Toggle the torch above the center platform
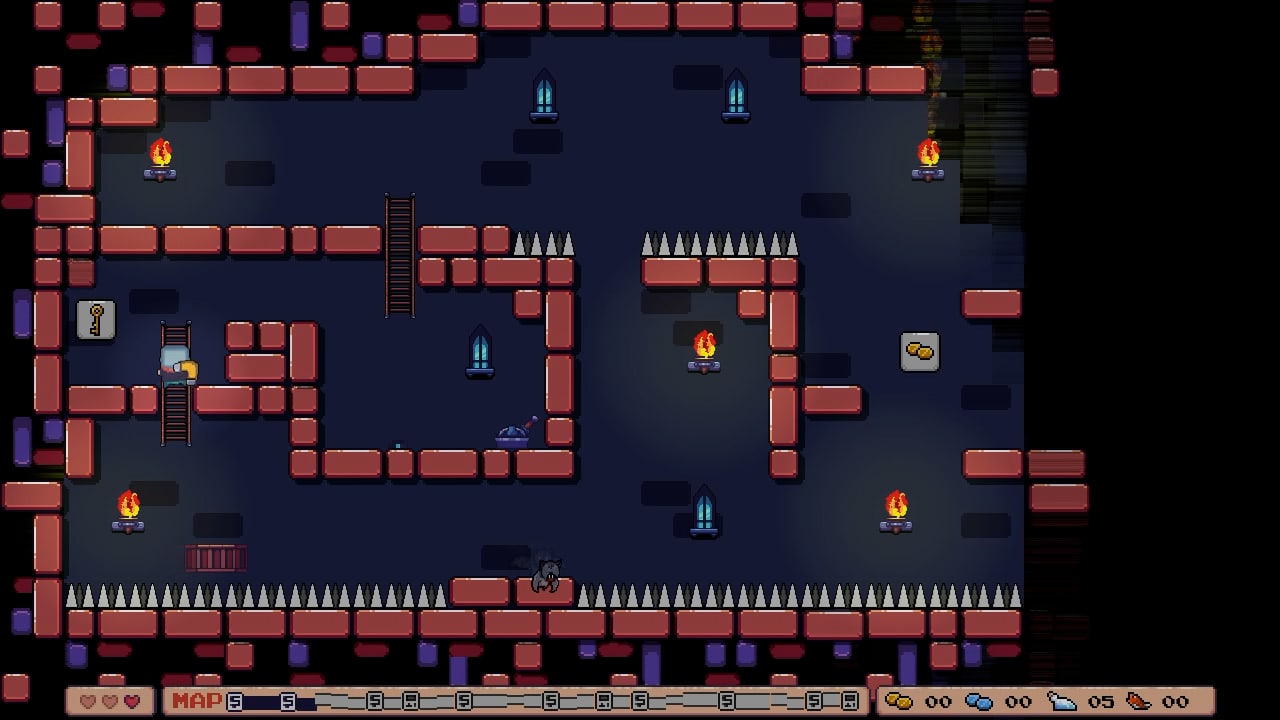 click(706, 343)
